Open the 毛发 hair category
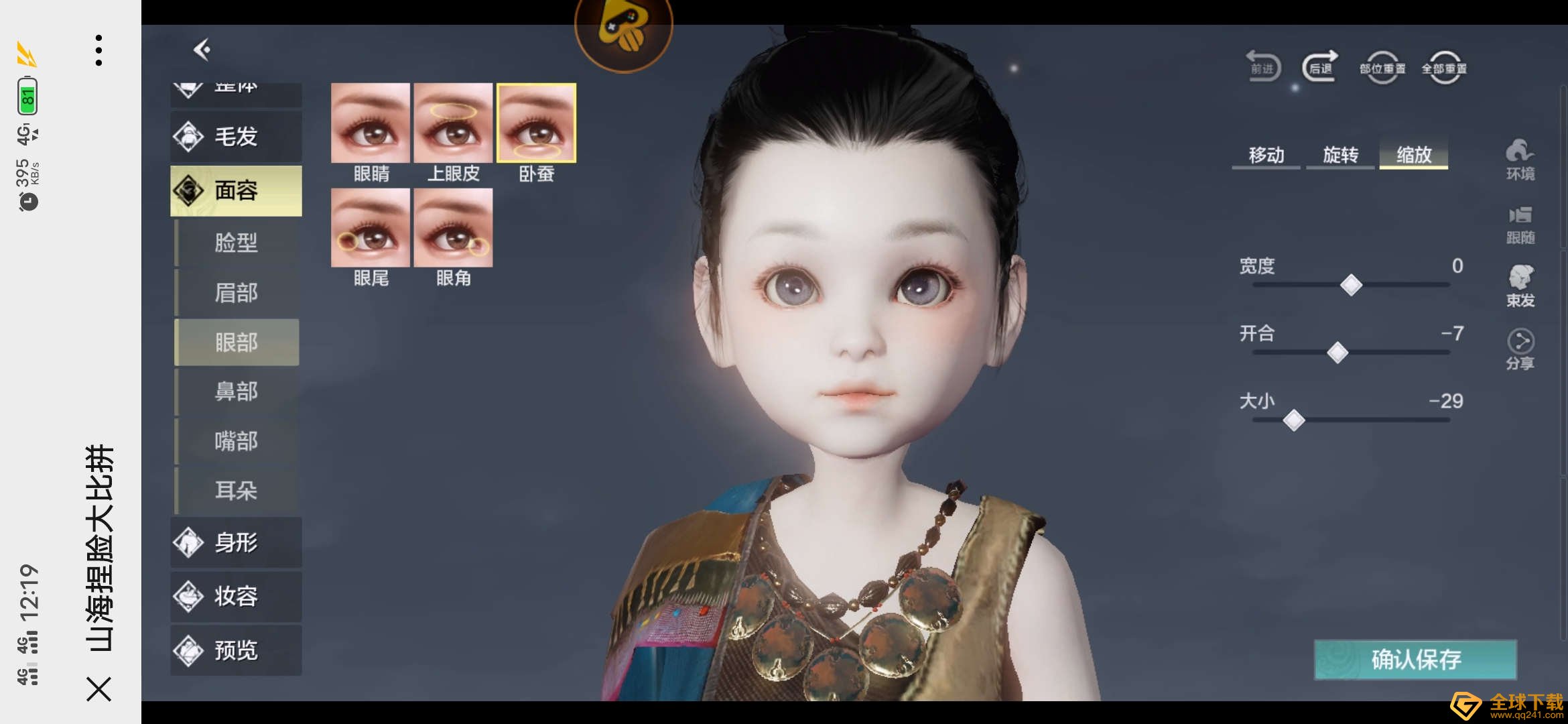 coord(236,137)
